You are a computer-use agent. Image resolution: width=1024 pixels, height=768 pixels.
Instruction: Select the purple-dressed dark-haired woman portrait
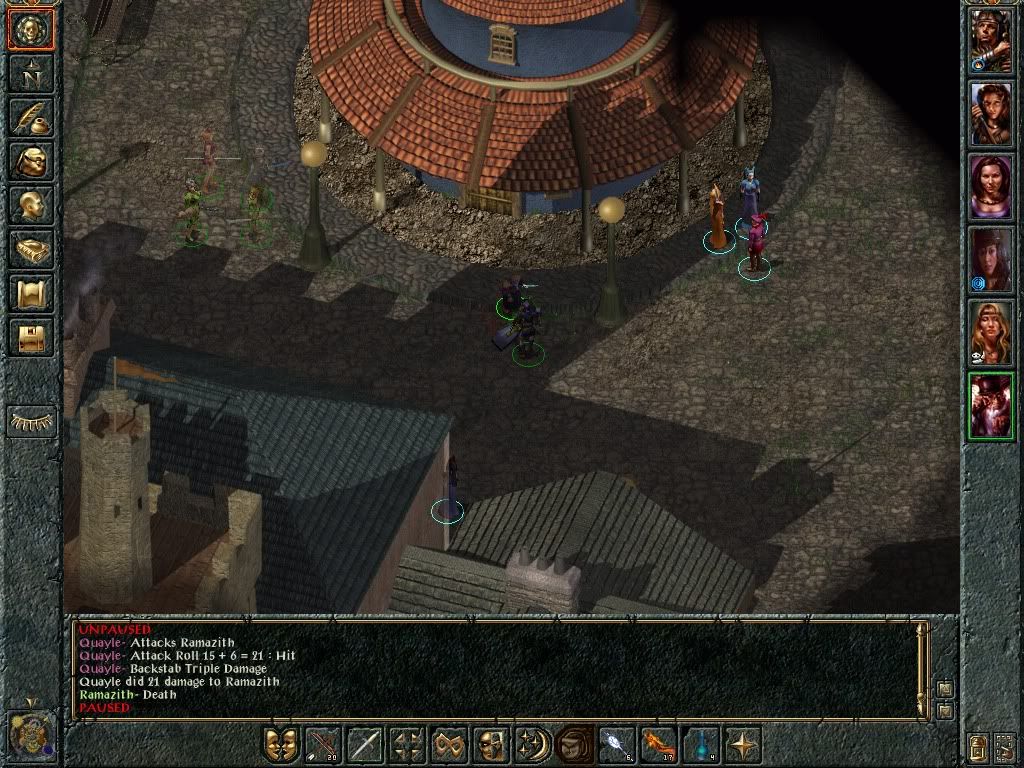pyautogui.click(x=990, y=187)
